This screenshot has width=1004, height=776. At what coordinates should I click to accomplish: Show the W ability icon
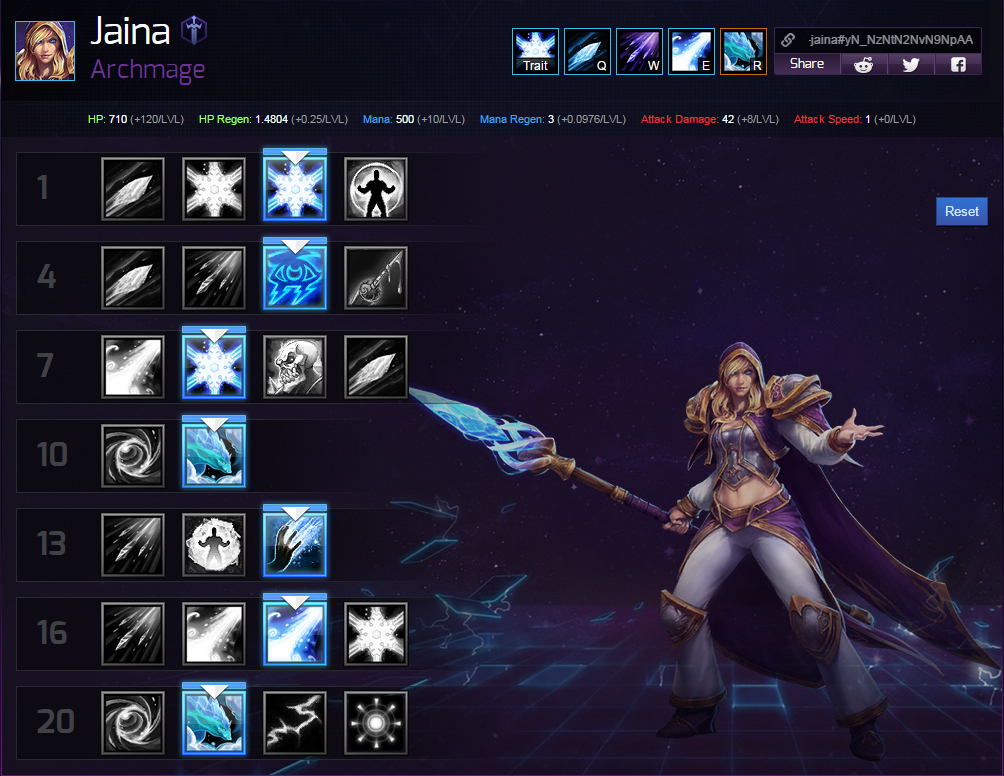(639, 51)
